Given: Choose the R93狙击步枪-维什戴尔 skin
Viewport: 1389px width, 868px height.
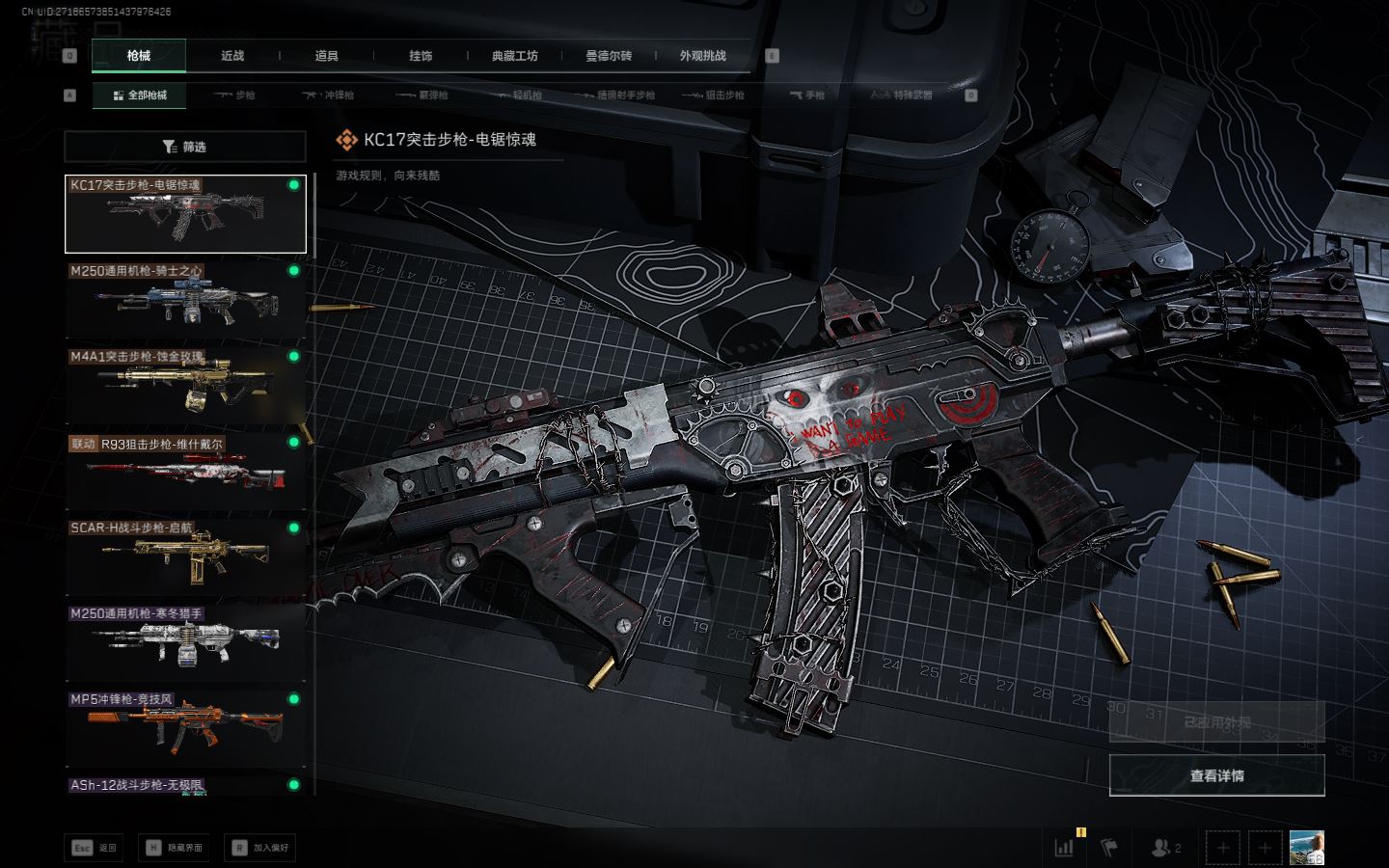Looking at the screenshot, I should tap(185, 471).
